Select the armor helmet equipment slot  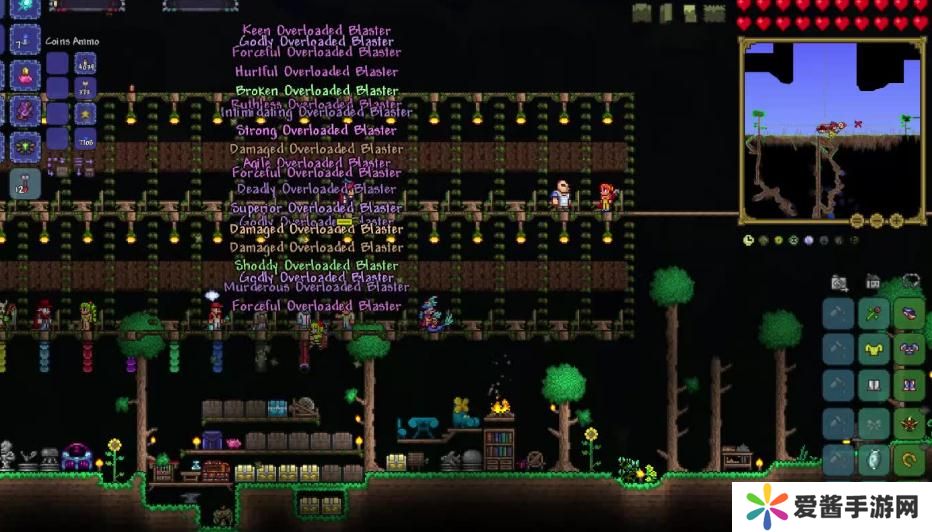click(x=909, y=313)
